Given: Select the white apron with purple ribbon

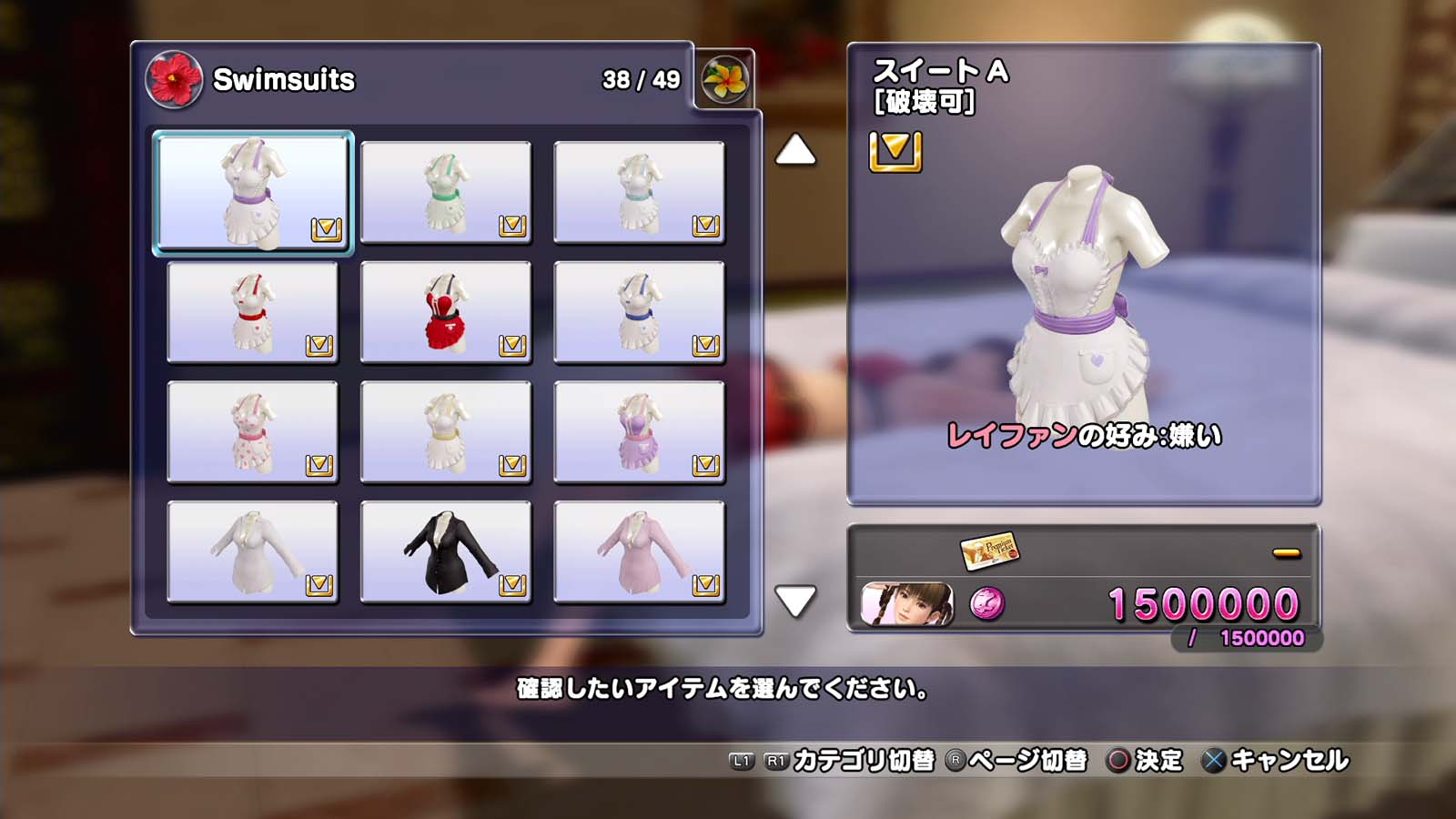Looking at the screenshot, I should point(253,192).
